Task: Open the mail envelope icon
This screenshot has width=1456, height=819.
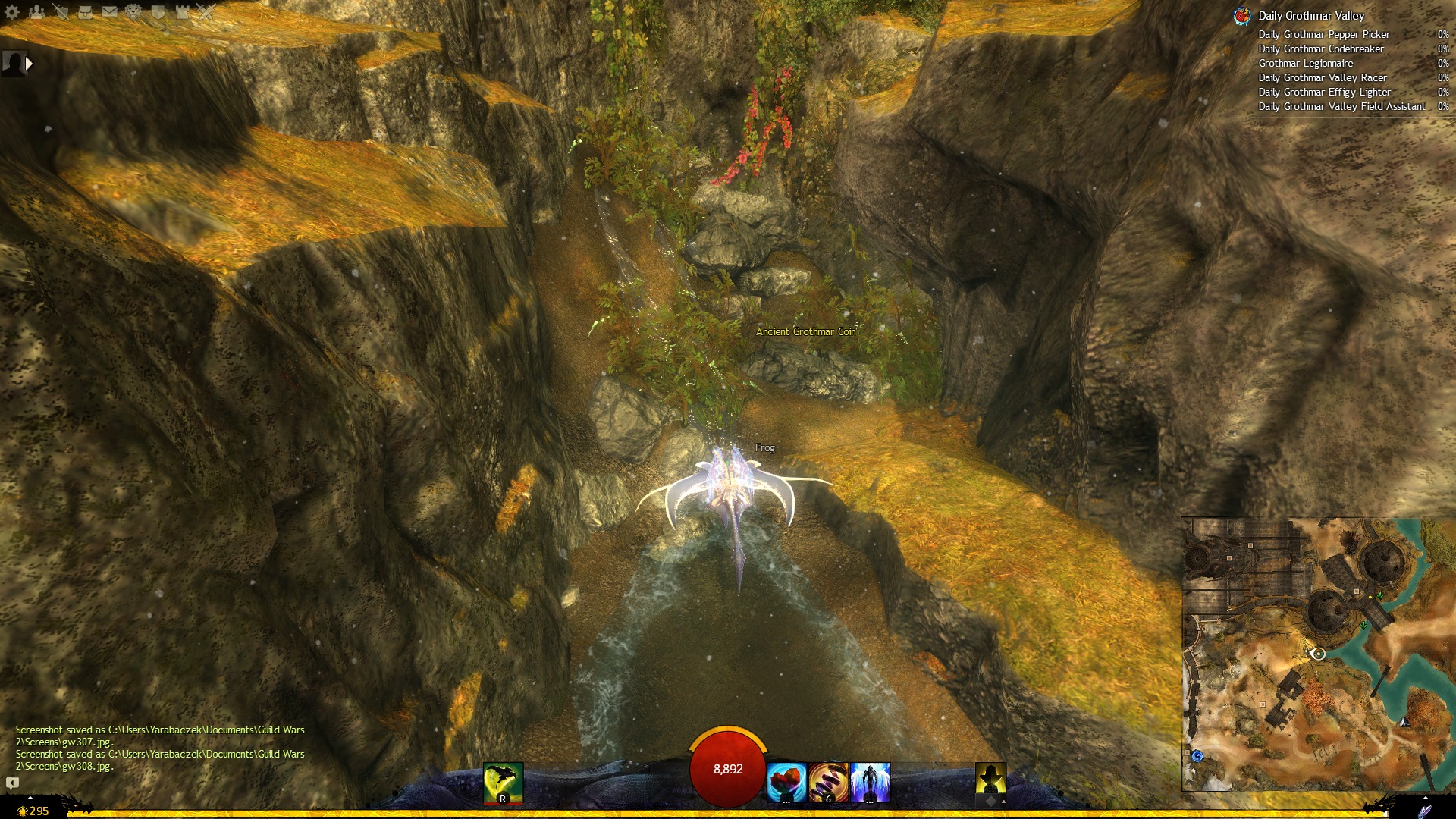Action: coord(109,11)
